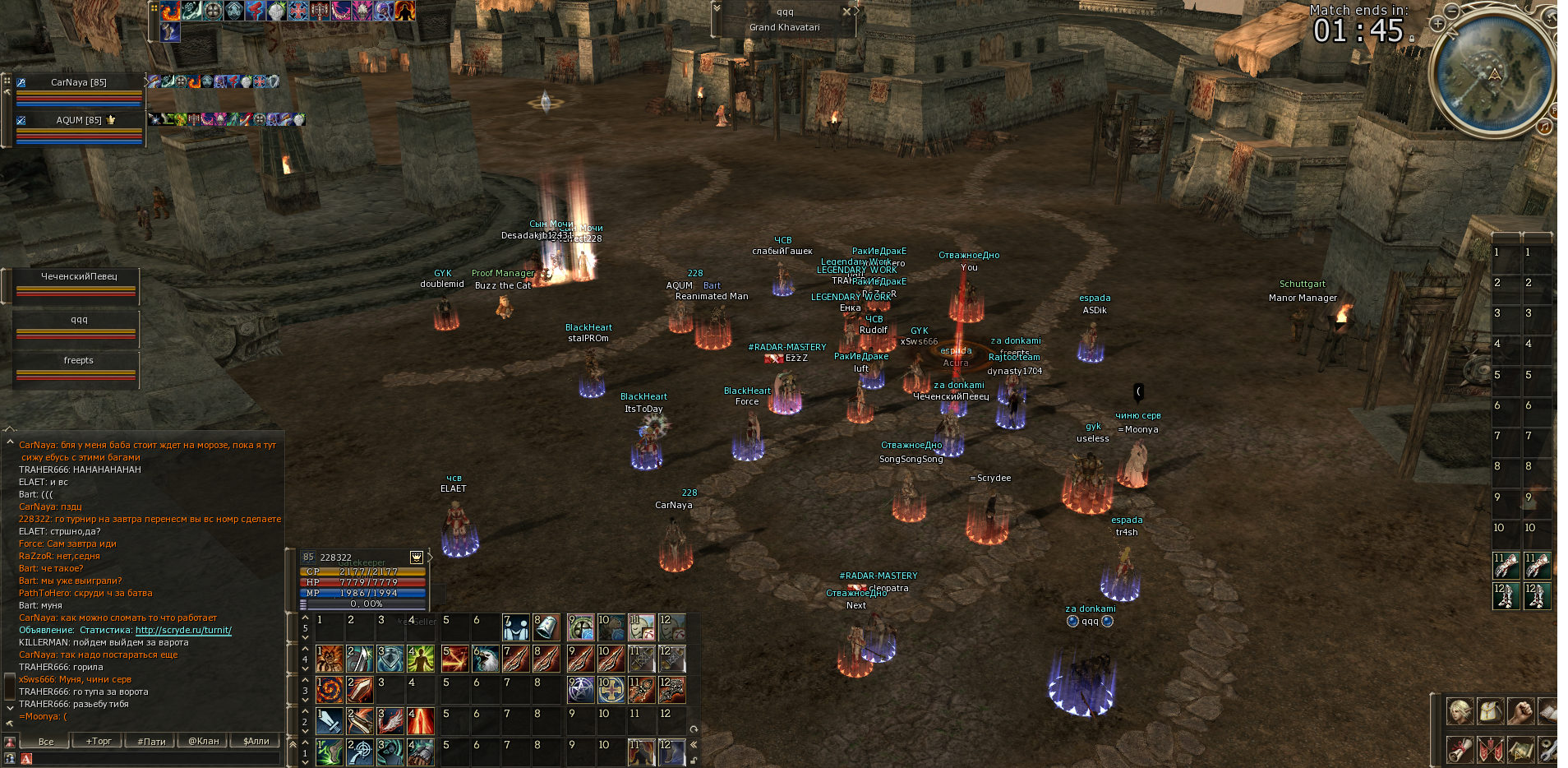Open character status elf portrait icon
Viewport: 1568px width, 768px height.
(x=1460, y=711)
